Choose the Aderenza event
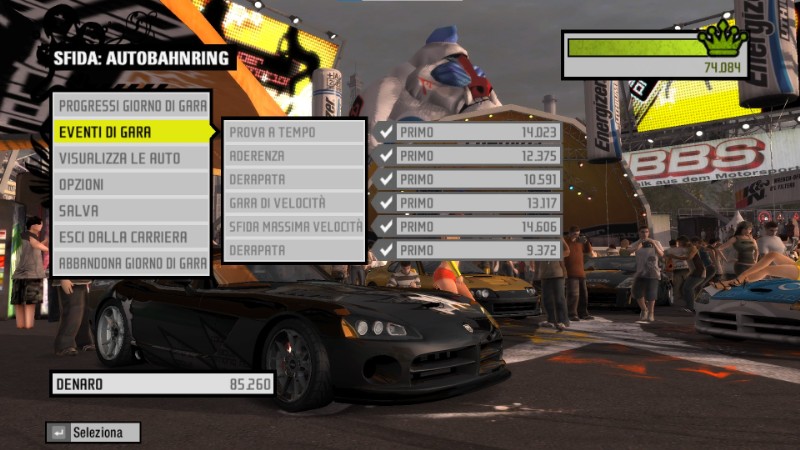800x450 pixels. coord(294,156)
